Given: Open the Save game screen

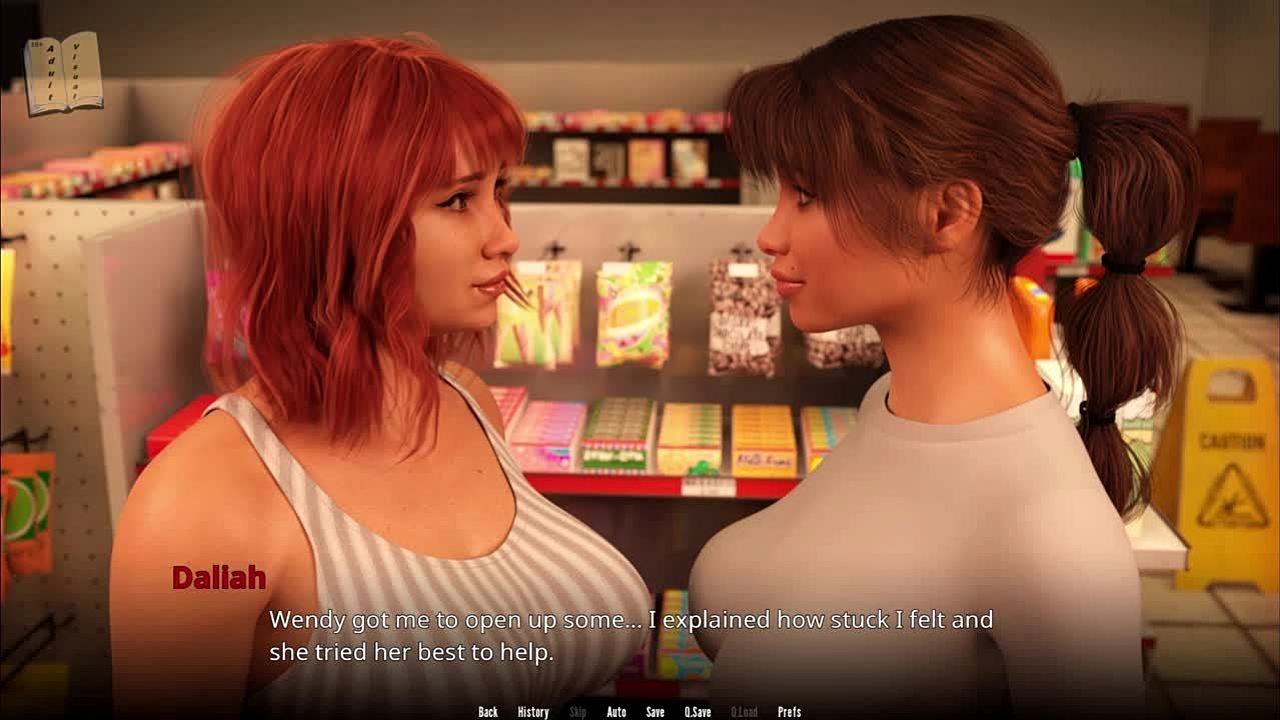Looking at the screenshot, I should point(655,712).
